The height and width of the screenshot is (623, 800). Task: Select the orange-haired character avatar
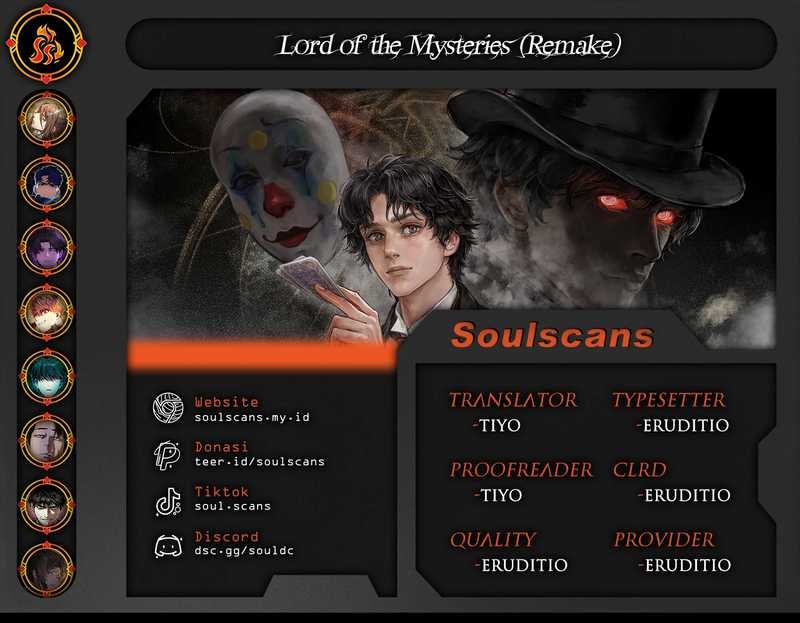[x=47, y=311]
